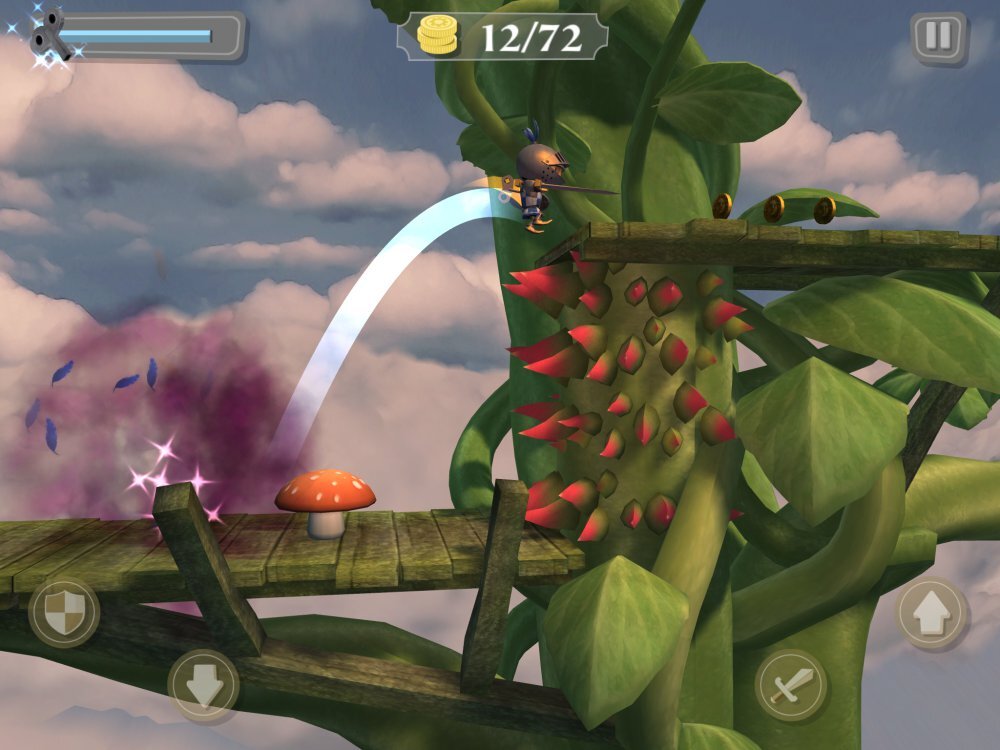Tap the up arrow jump button

[x=931, y=612]
